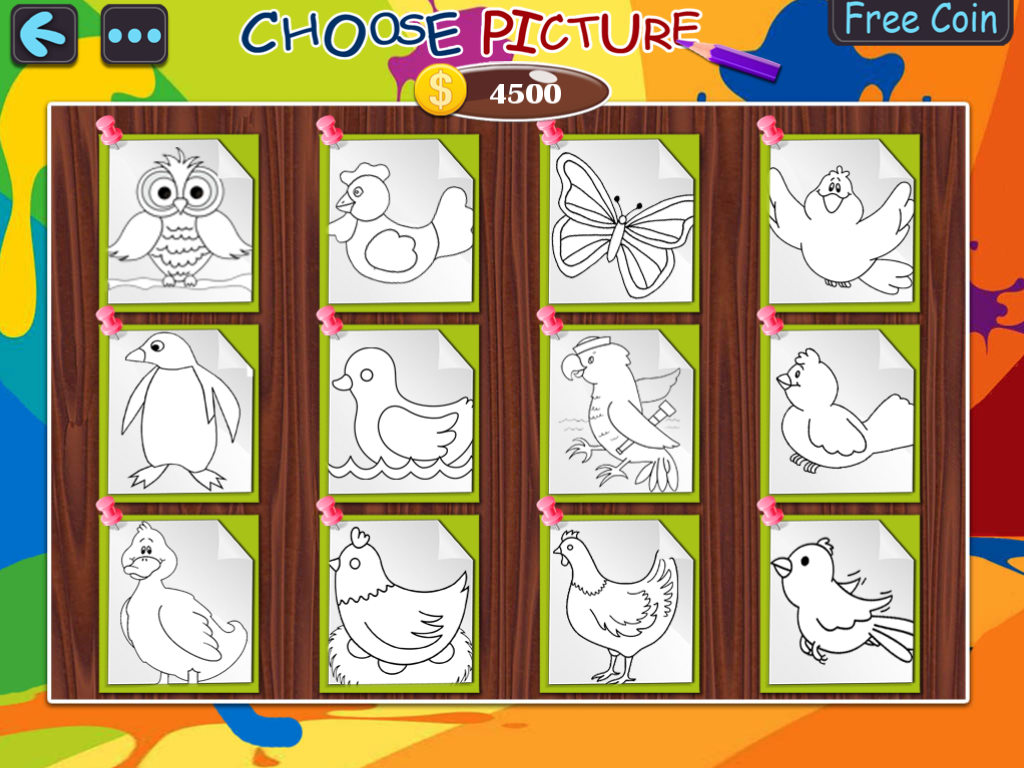Go back with the arrow button
1024x768 pixels.
tap(44, 35)
